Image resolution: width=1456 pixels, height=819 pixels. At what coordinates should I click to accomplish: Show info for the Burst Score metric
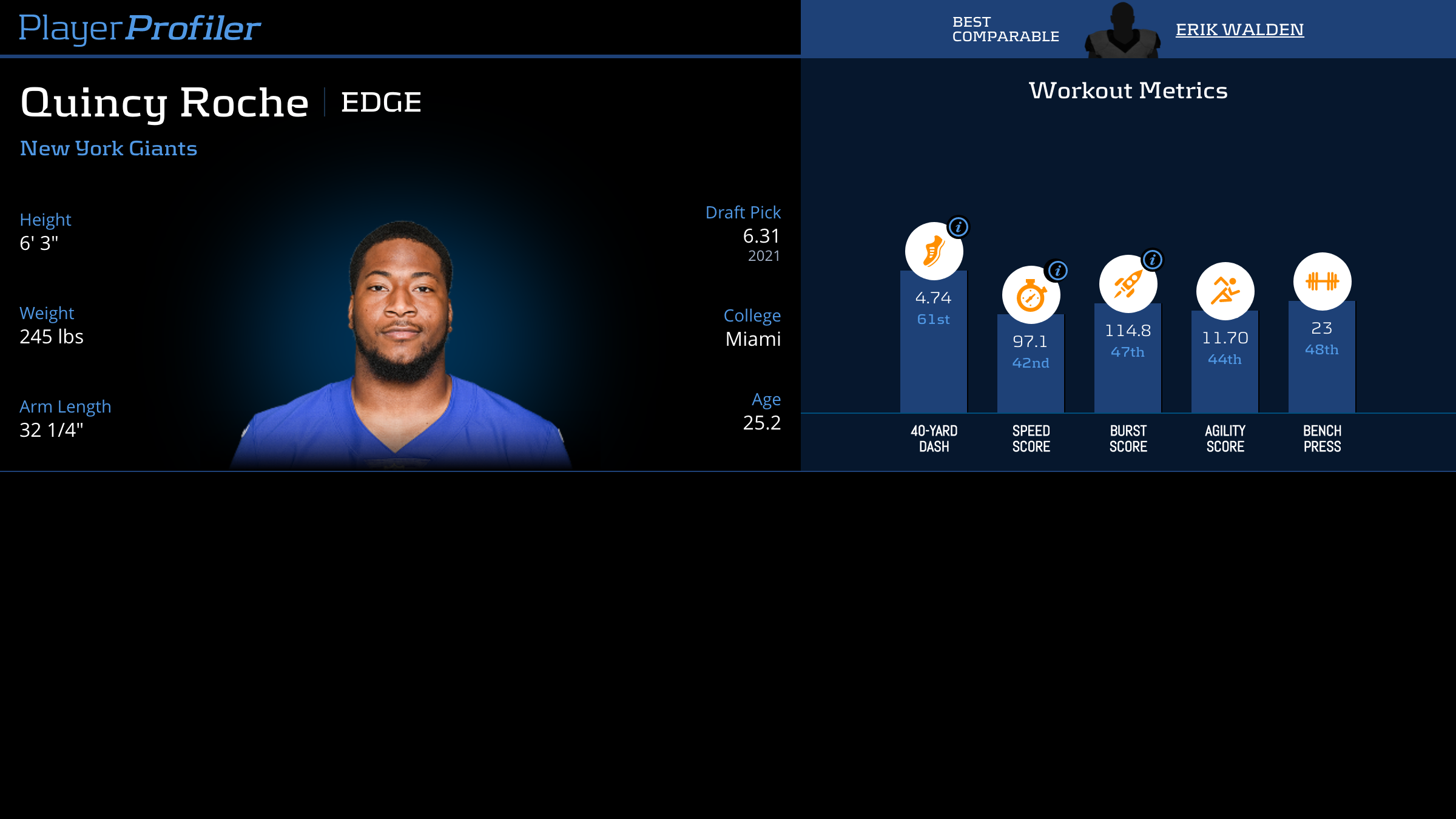click(x=1153, y=260)
